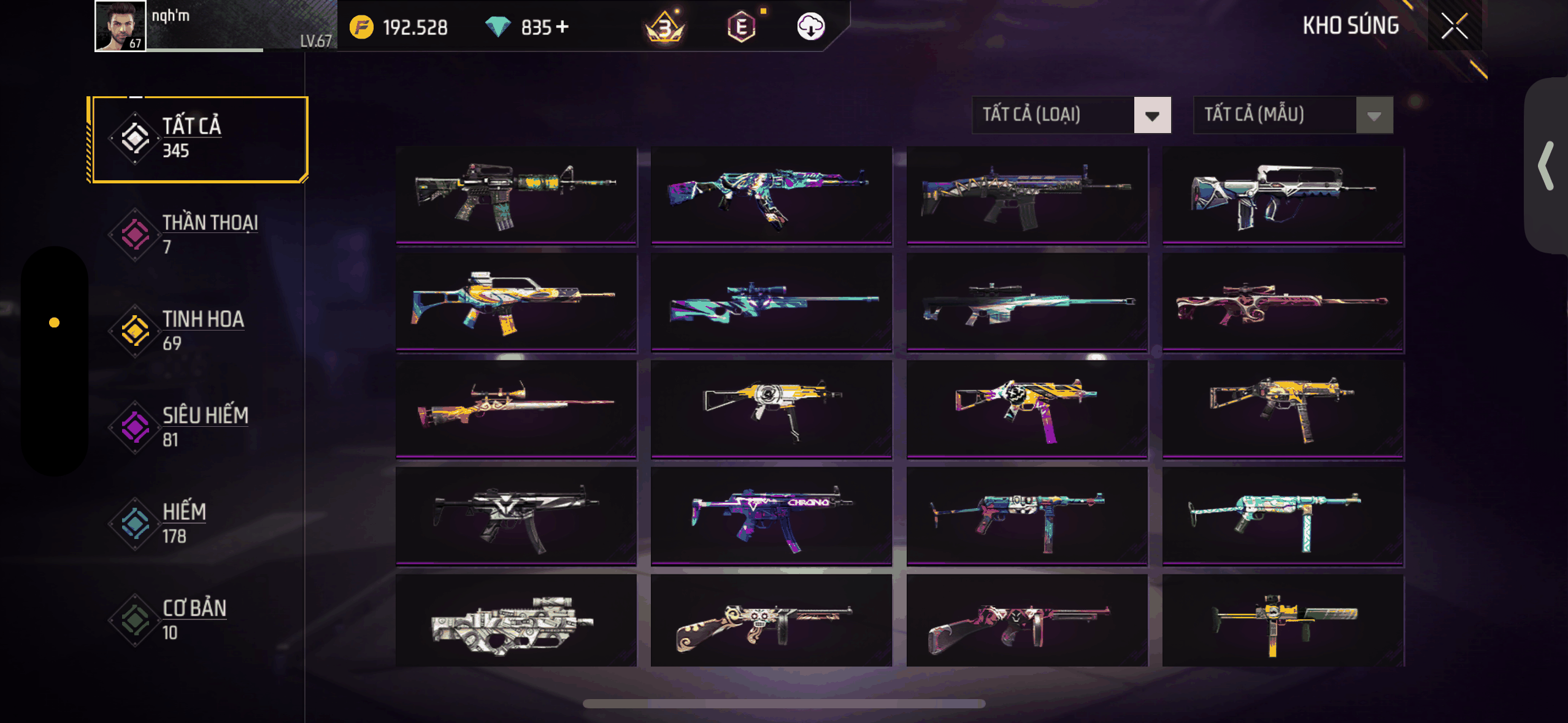The height and width of the screenshot is (723, 1568).
Task: Open the Tinh Hoa weapon category
Action: [198, 331]
